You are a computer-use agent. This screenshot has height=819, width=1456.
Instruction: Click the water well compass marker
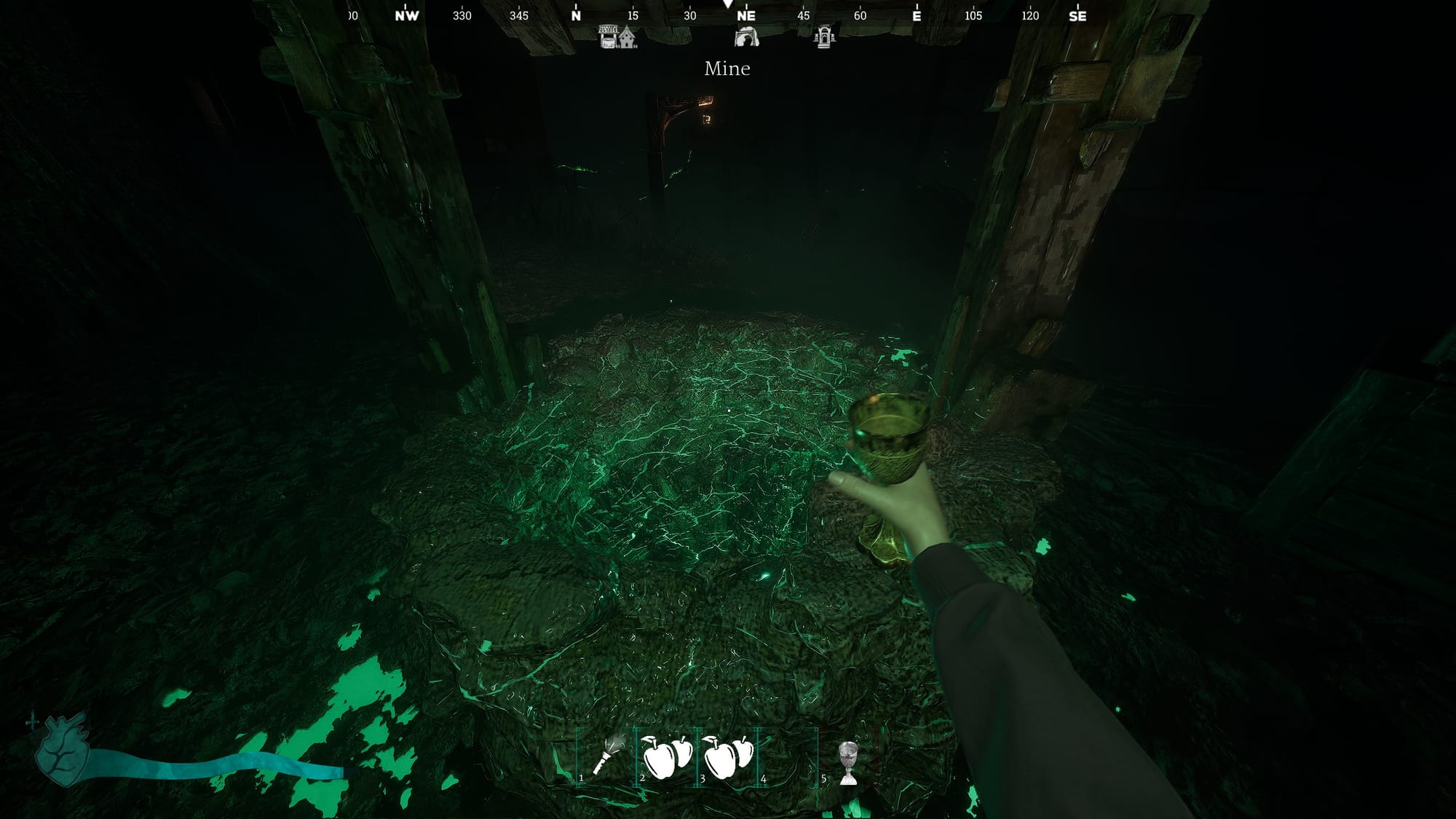[609, 36]
